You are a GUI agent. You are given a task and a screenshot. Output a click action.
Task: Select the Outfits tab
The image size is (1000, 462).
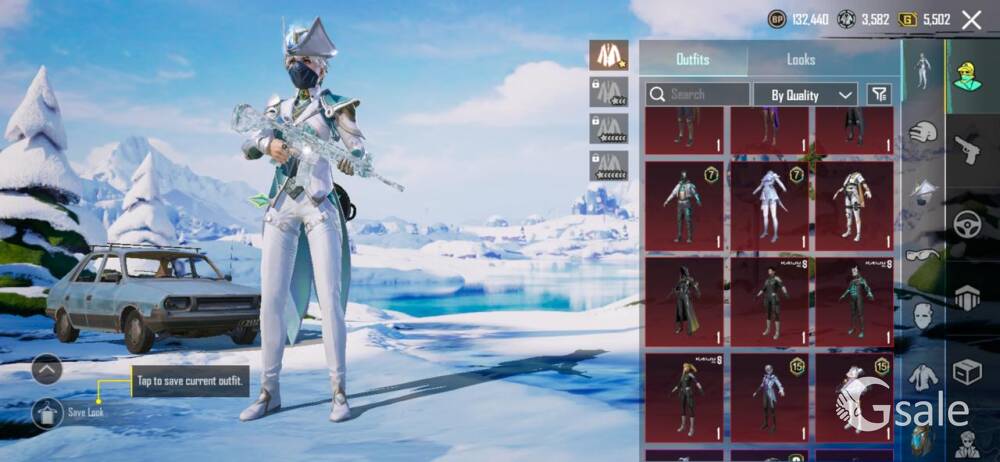693,60
